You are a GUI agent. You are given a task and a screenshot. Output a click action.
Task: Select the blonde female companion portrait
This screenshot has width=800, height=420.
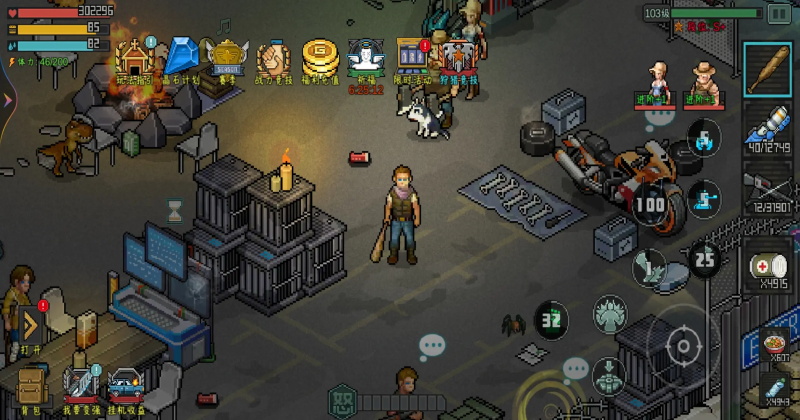pos(656,78)
